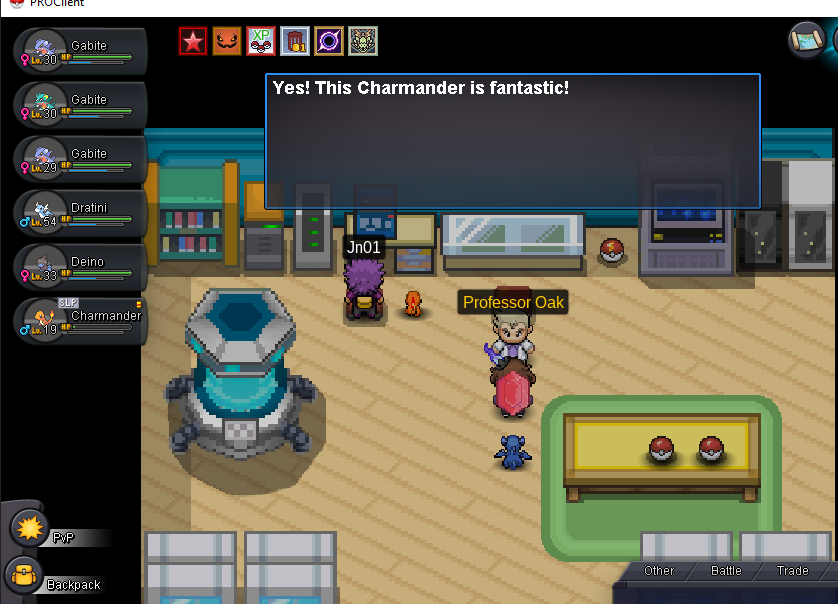The width and height of the screenshot is (838, 604).
Task: Select the sleeping Charmander party slot
Action: (82, 322)
